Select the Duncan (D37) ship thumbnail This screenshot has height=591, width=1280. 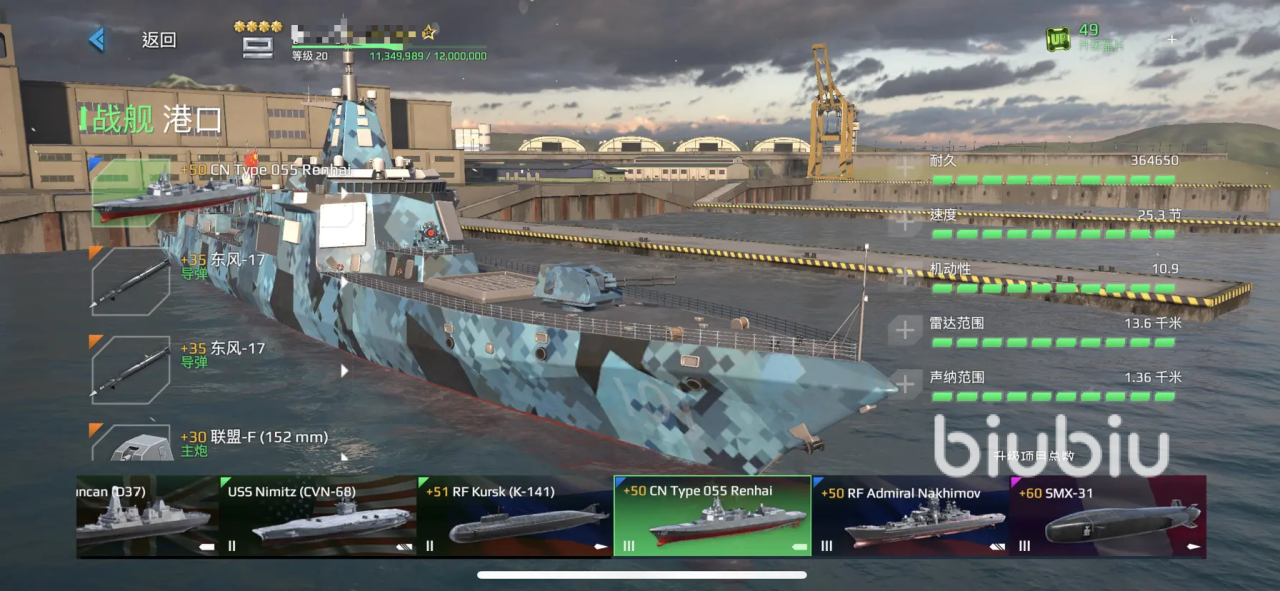pos(146,516)
